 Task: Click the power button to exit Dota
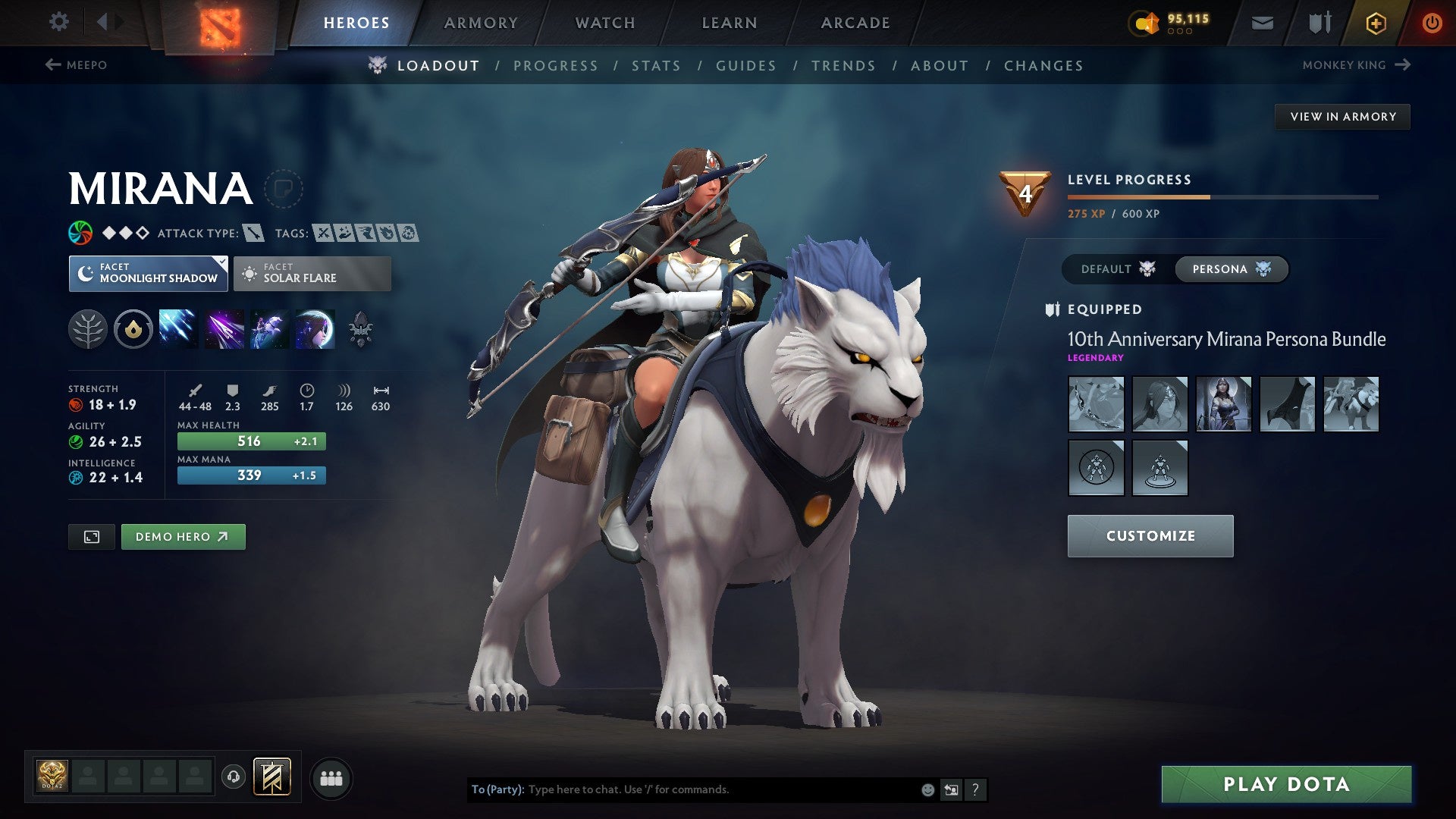pos(1433,22)
